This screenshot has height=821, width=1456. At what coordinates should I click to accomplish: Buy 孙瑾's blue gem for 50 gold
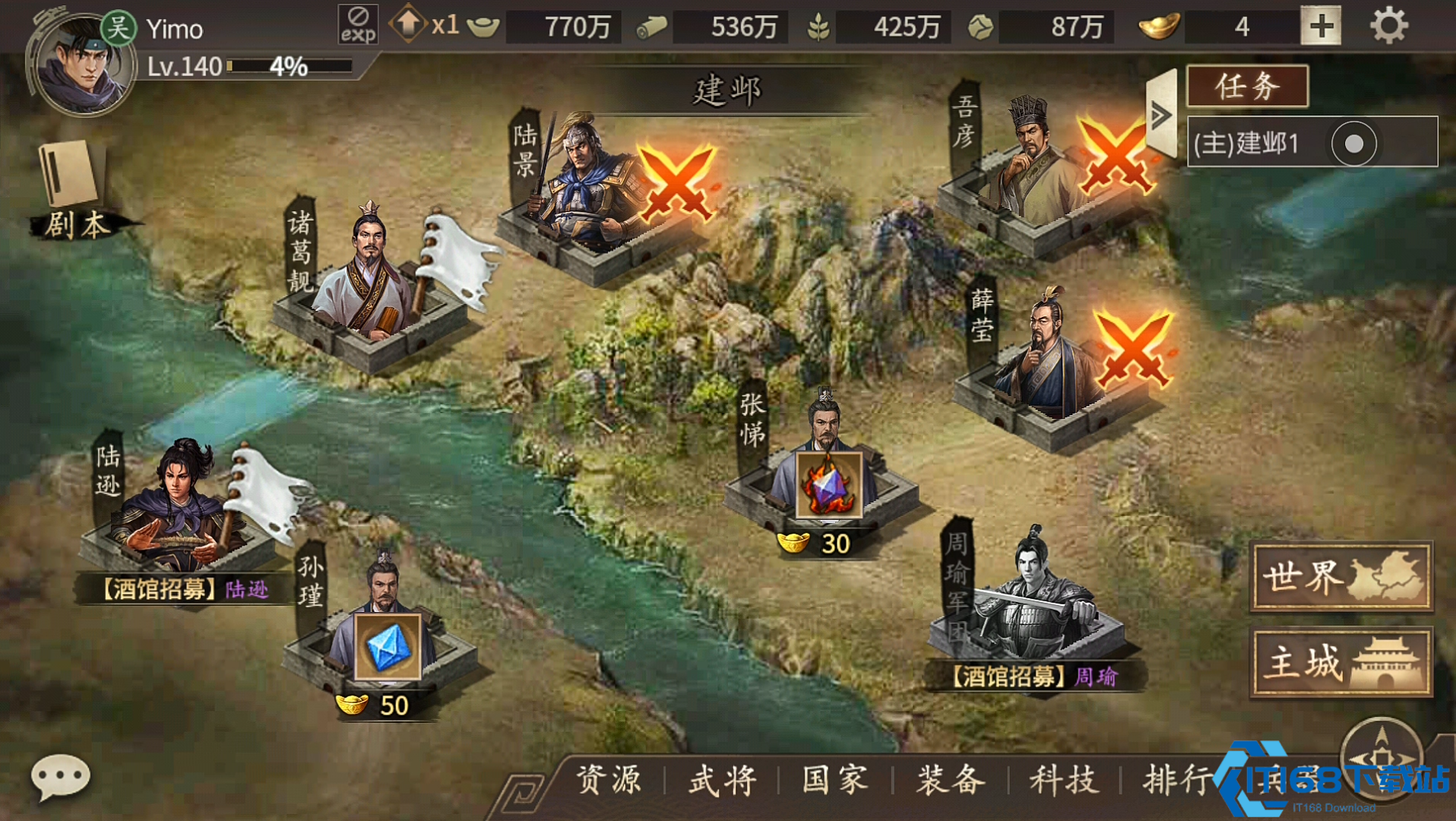coord(388,647)
